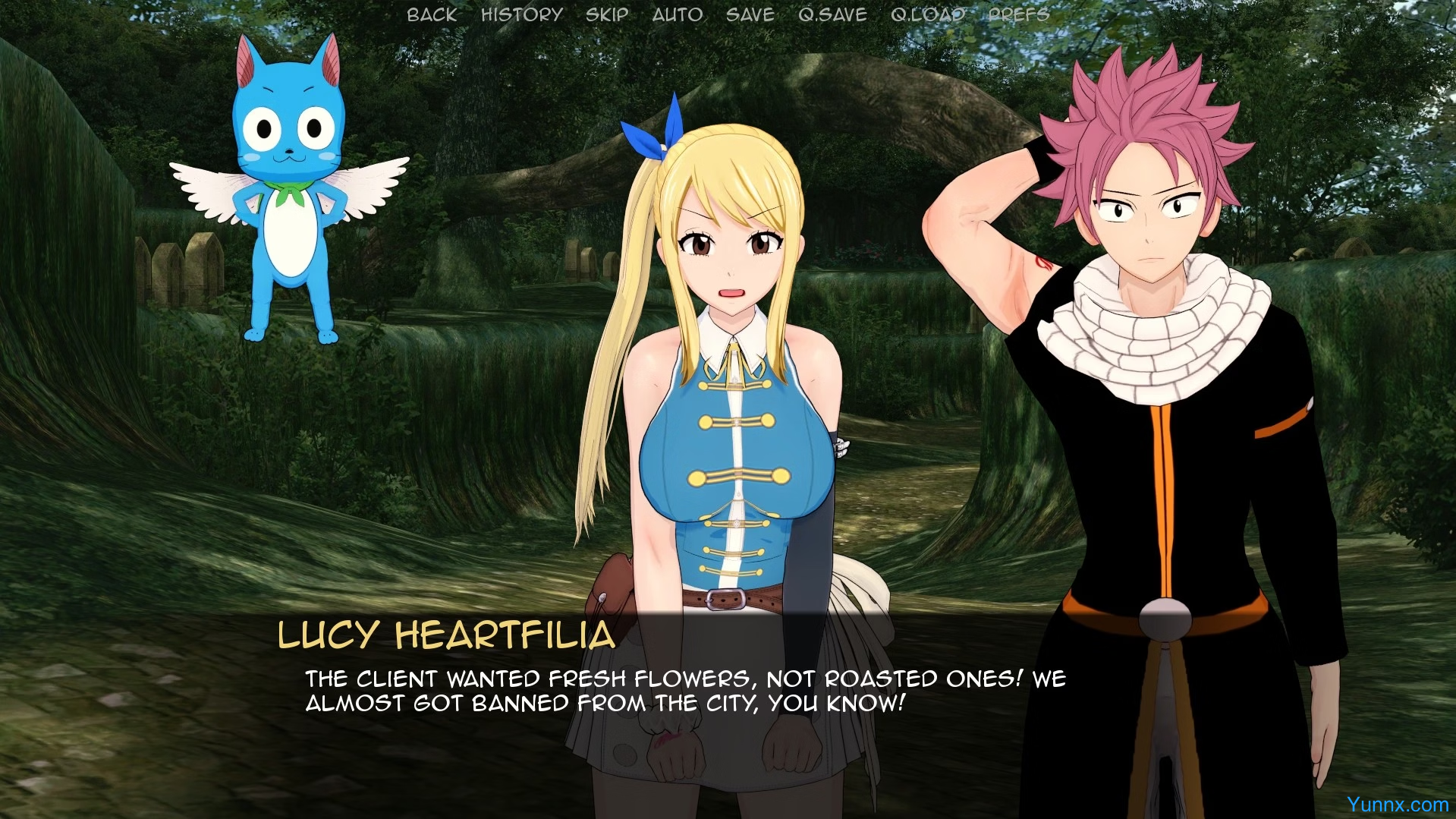Advance Lucy Heartfilia's dialogue text
Image resolution: width=1456 pixels, height=819 pixels.
coord(684,691)
